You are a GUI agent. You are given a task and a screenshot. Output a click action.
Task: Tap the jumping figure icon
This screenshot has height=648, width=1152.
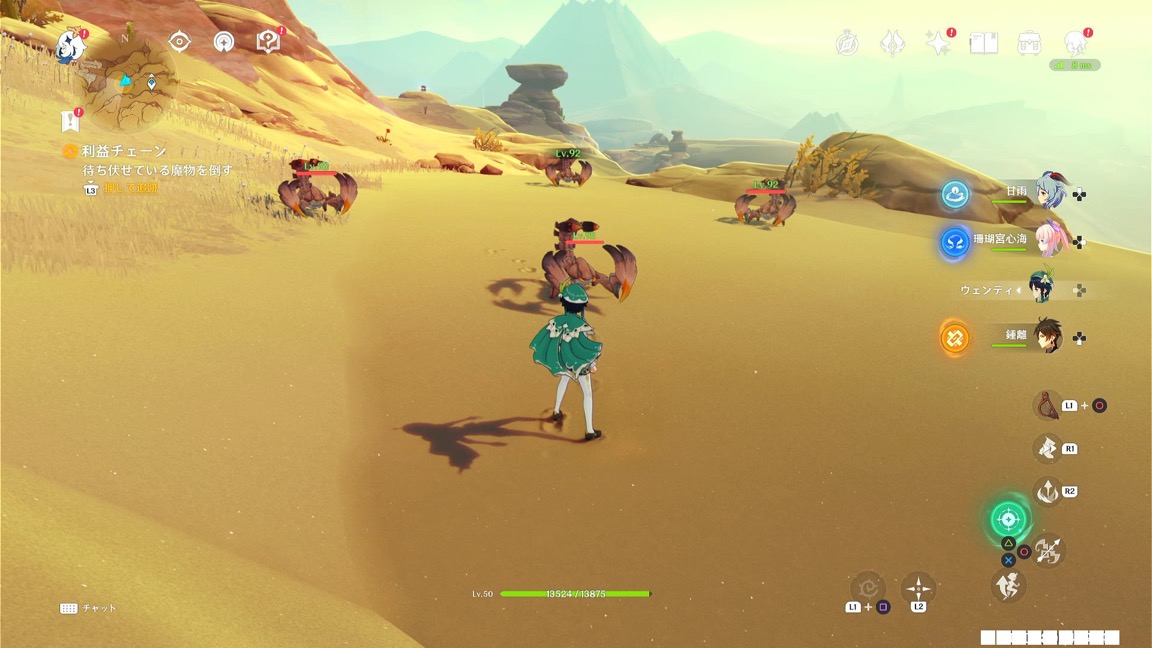point(1008,585)
